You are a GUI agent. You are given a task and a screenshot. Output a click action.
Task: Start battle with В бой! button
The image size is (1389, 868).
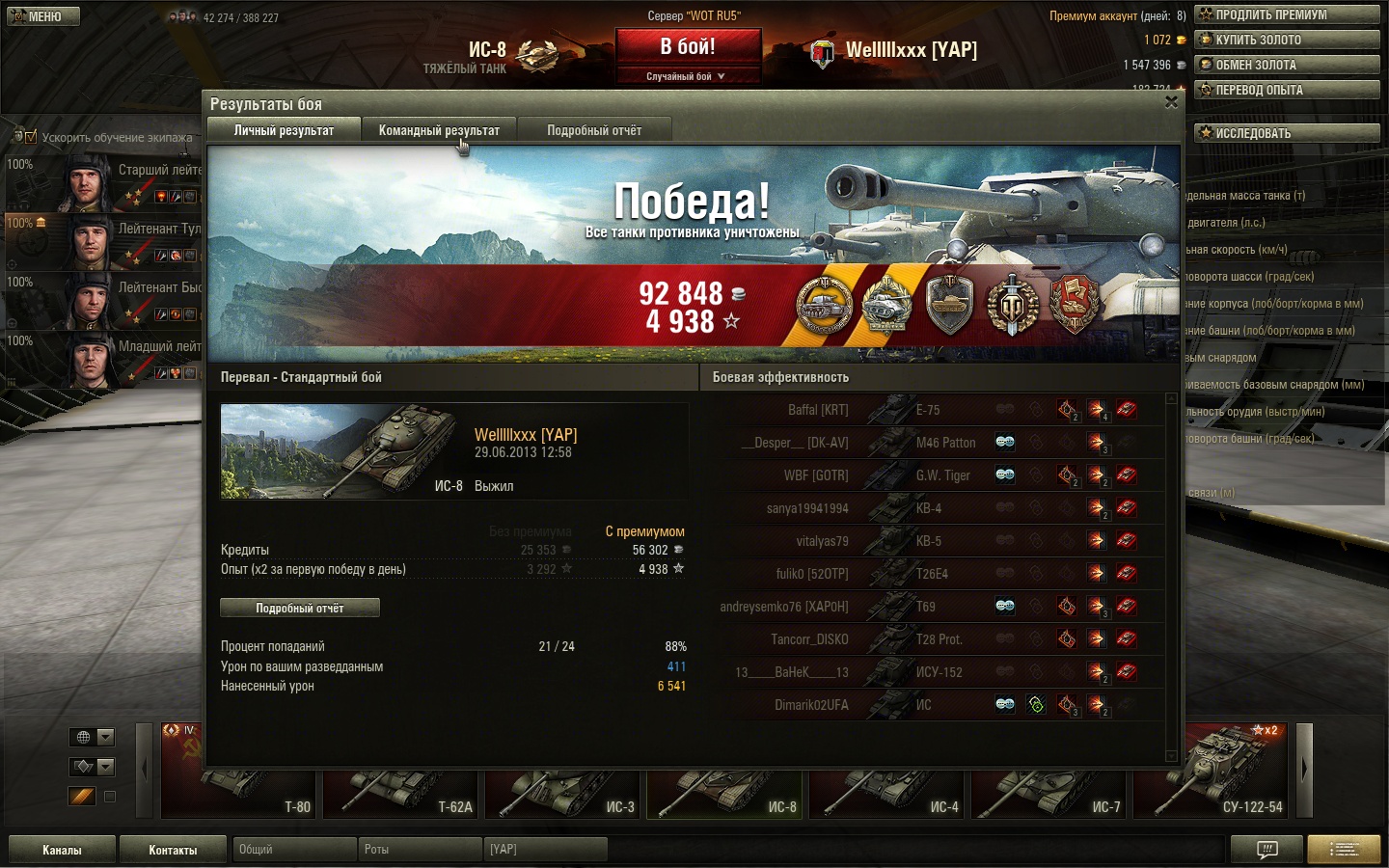[688, 47]
